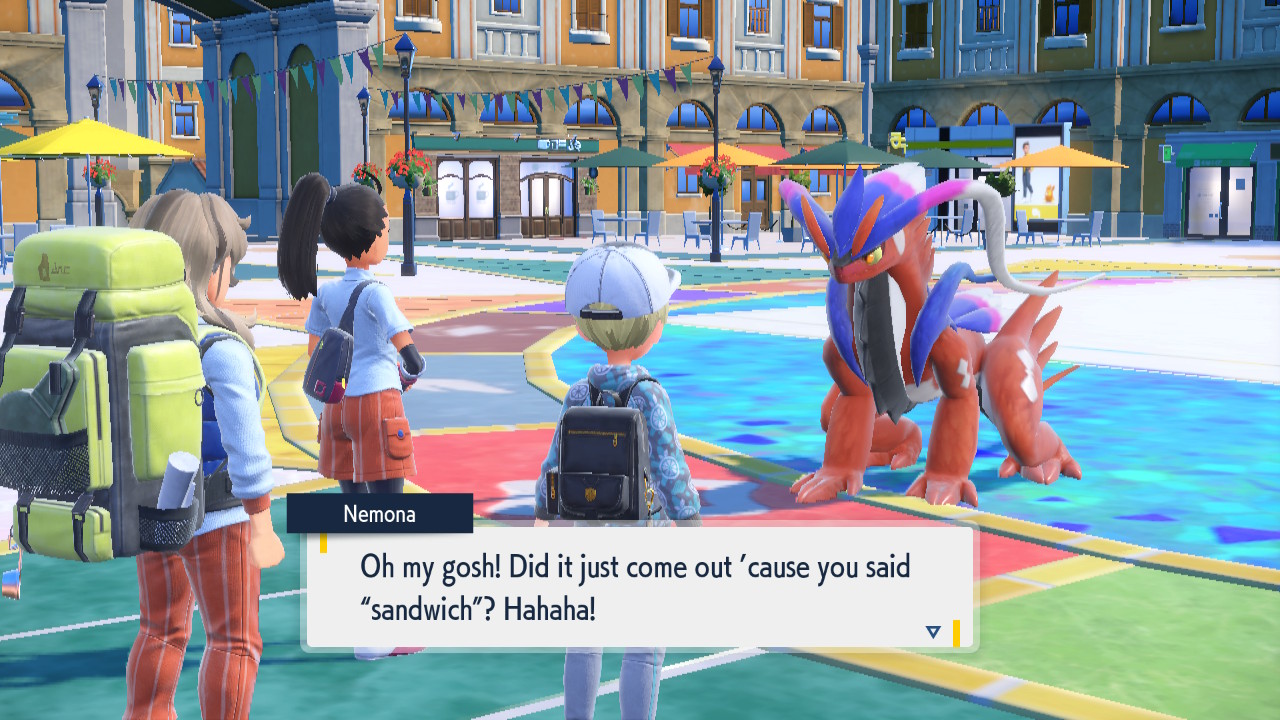Click Nemona's dialogue text box
Image resolution: width=1280 pixels, height=720 pixels.
point(640,587)
